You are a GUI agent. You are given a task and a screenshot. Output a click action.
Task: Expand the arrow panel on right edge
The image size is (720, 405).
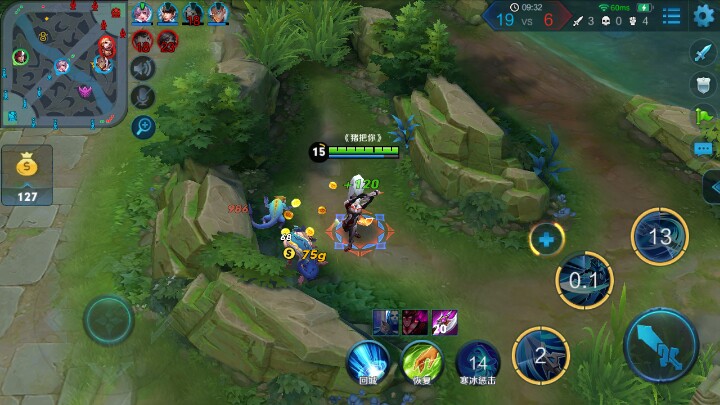[x=710, y=186]
